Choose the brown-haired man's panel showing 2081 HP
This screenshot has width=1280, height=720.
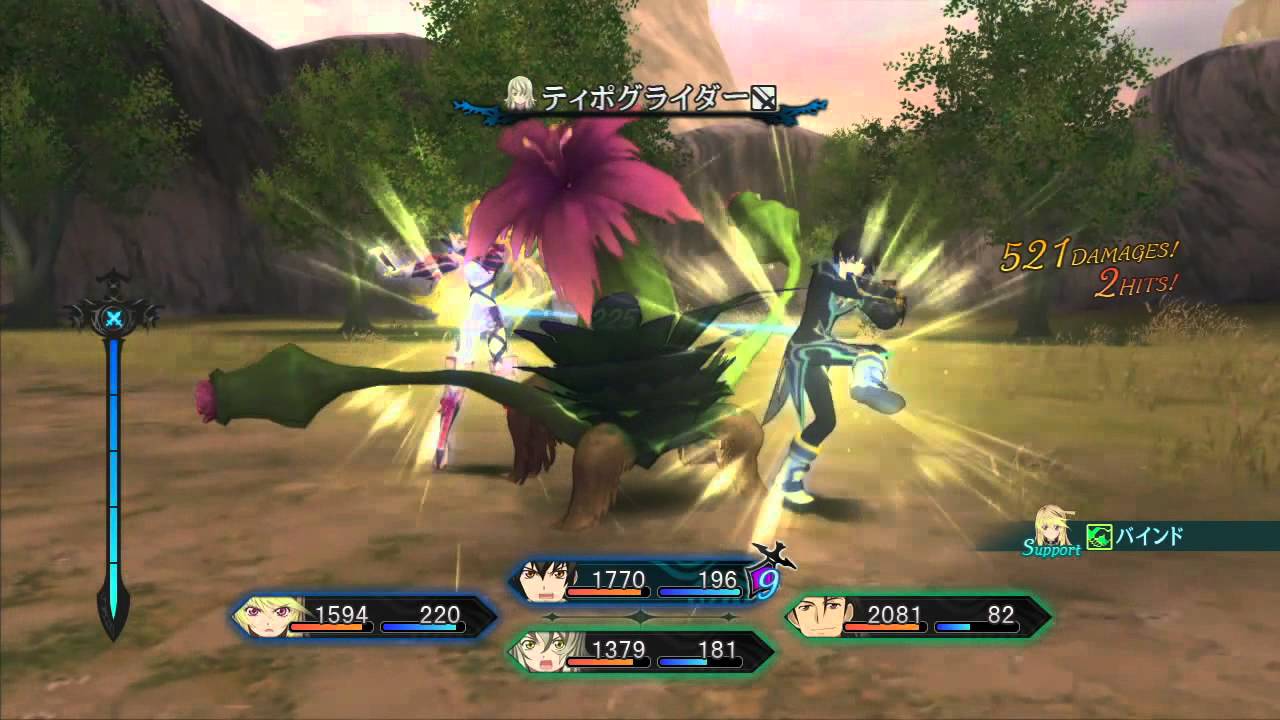tap(917, 617)
